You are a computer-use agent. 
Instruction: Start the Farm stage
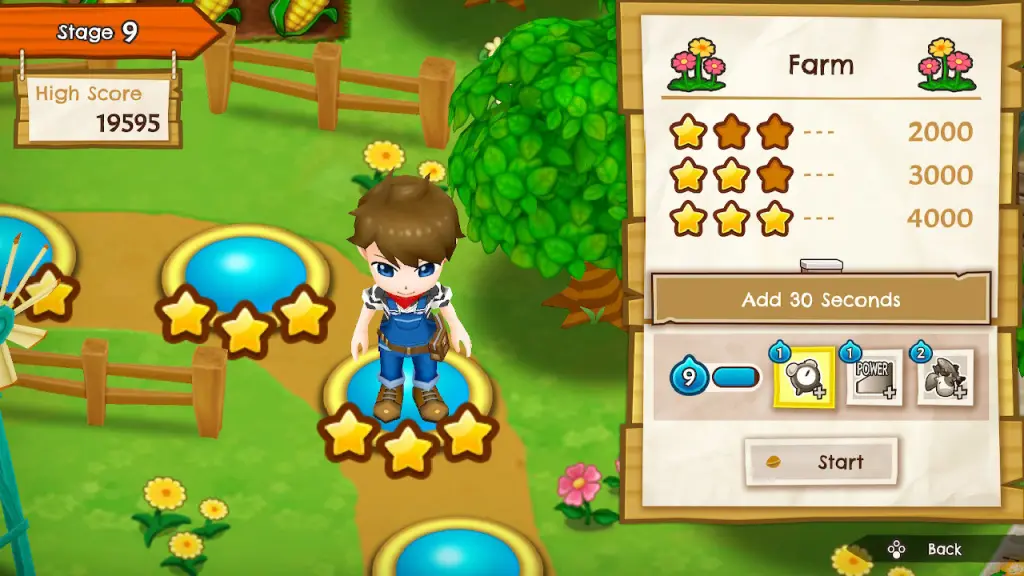point(821,462)
